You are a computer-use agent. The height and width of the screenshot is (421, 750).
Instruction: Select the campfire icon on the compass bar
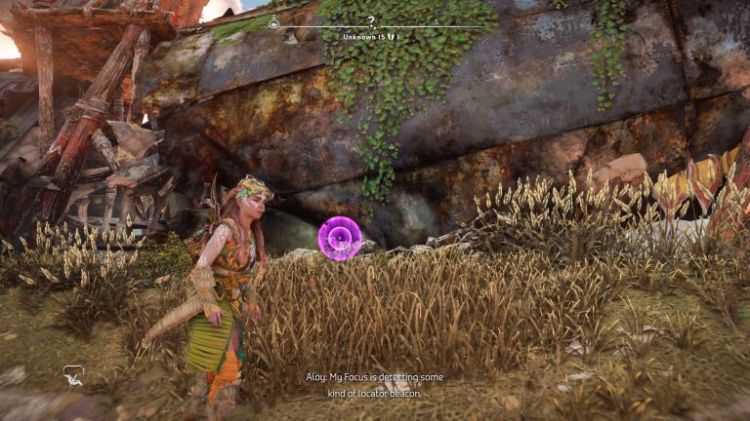click(x=274, y=24)
